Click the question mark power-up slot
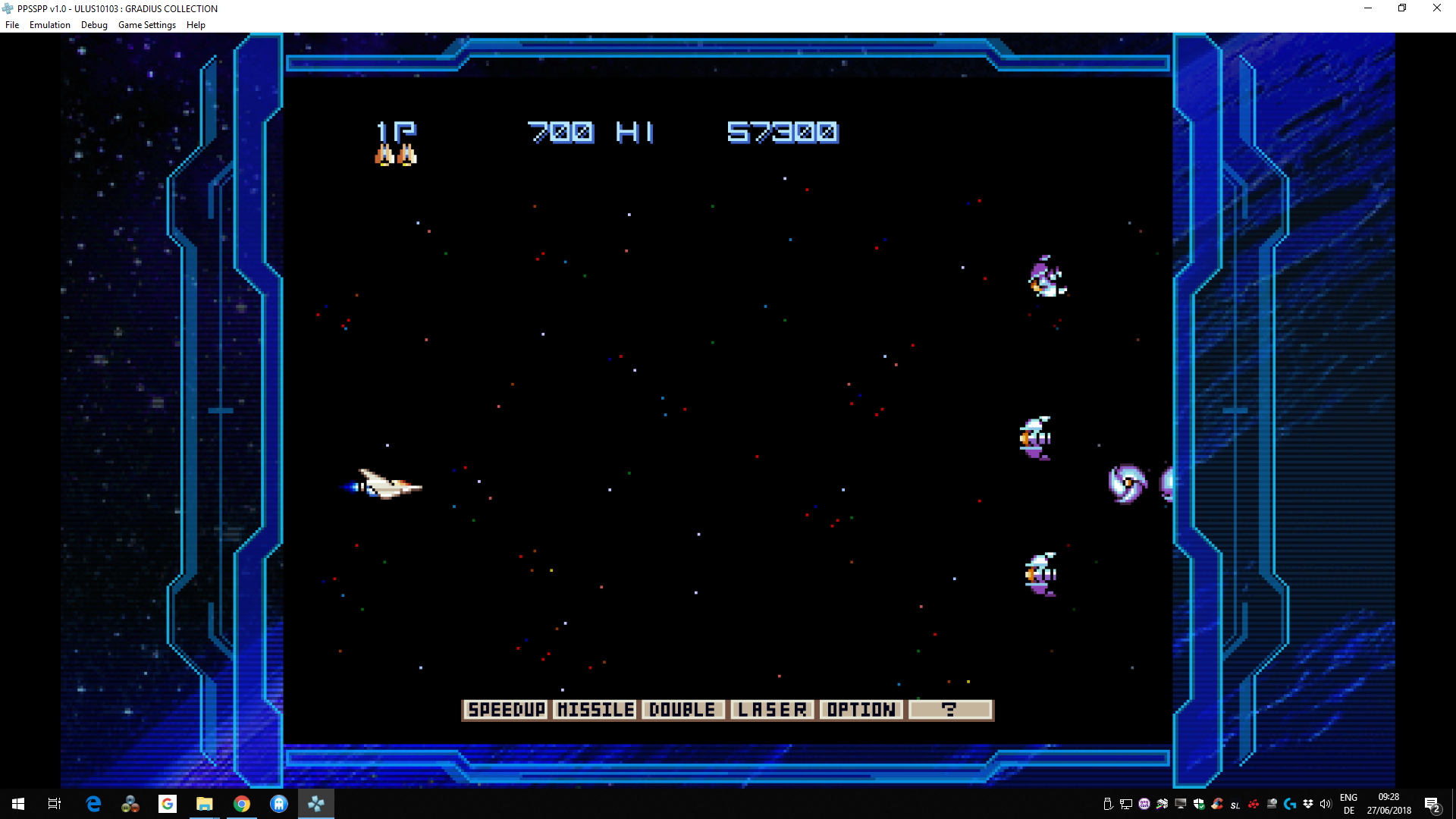The width and height of the screenshot is (1456, 819). [950, 710]
